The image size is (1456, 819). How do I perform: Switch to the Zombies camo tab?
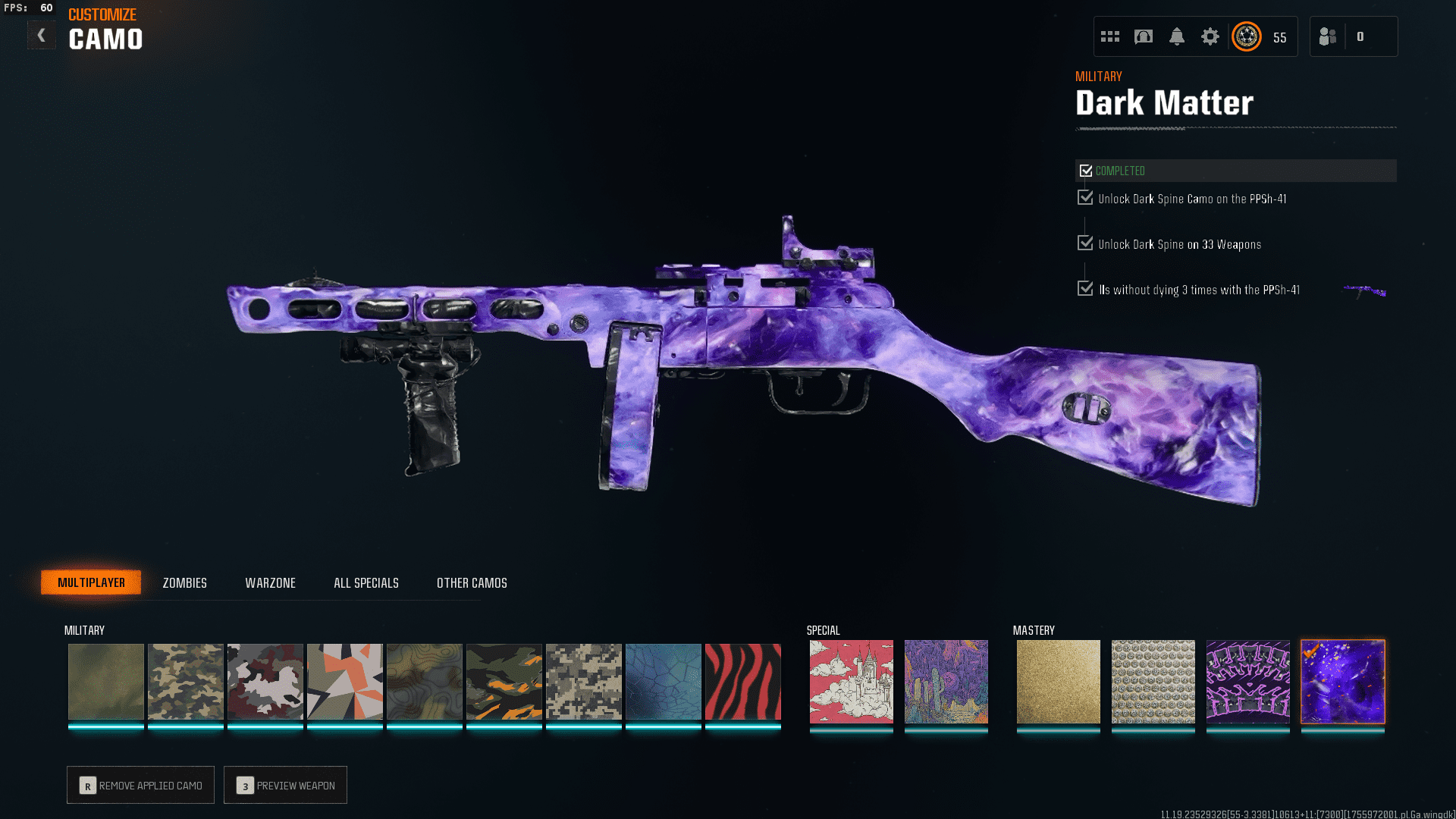(184, 583)
